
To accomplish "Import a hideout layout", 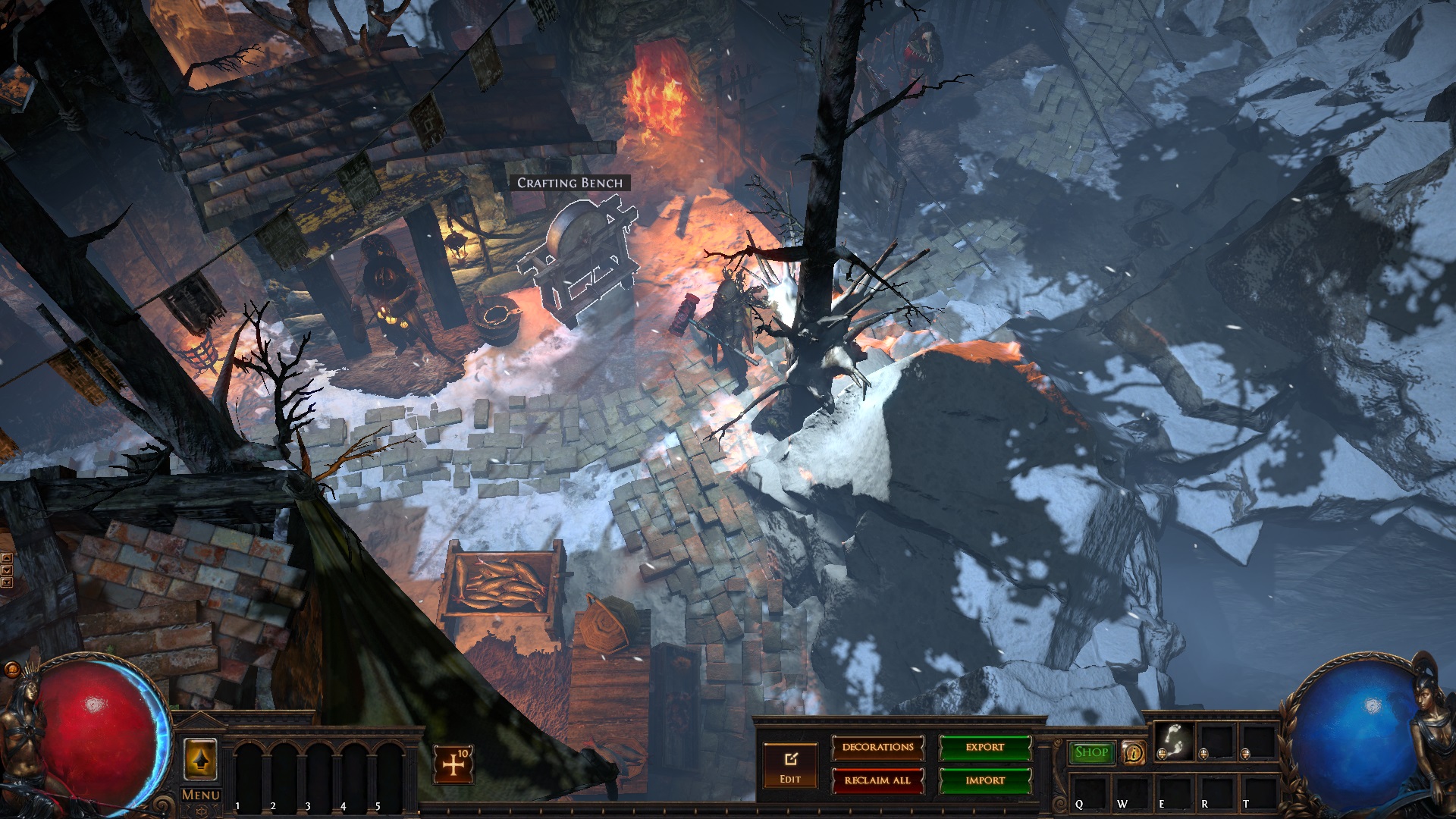I will (985, 780).
